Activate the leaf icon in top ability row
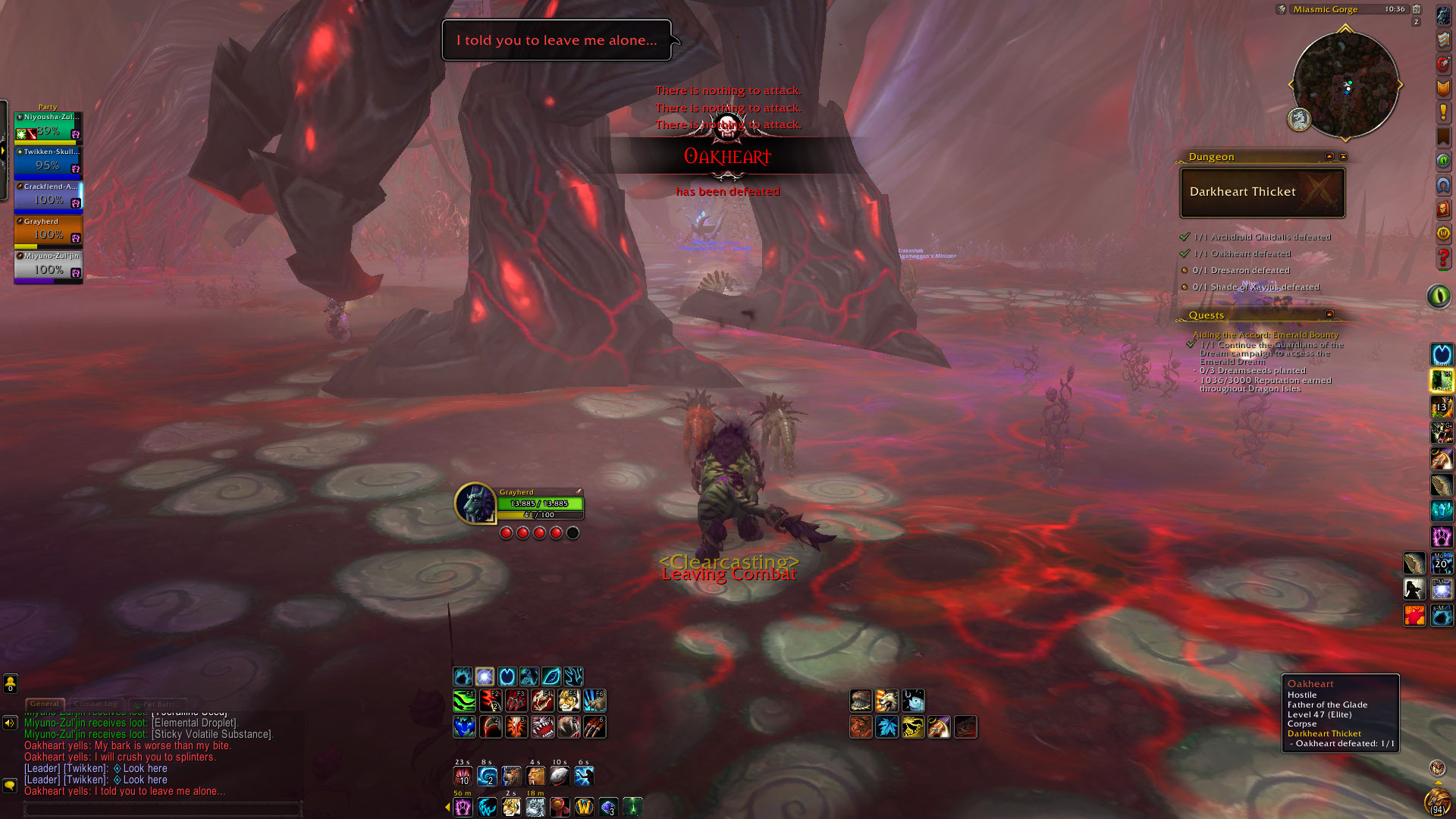The image size is (1456, 819). tap(551, 676)
